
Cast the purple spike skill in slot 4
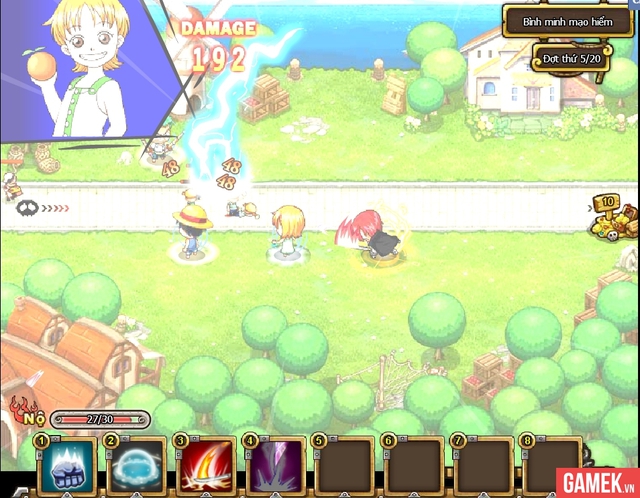[x=275, y=466]
